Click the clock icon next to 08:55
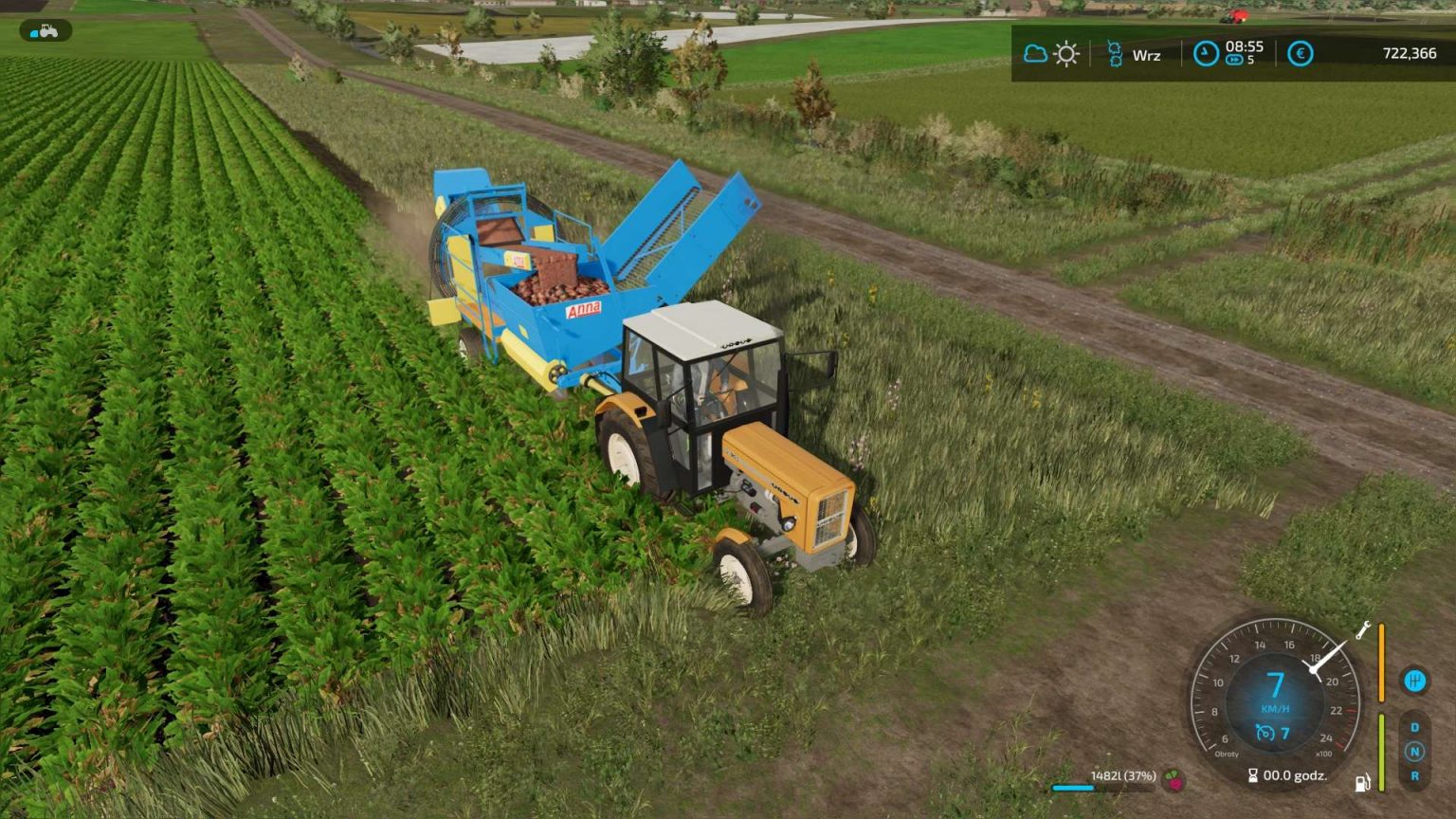This screenshot has height=819, width=1456. coord(1206,53)
